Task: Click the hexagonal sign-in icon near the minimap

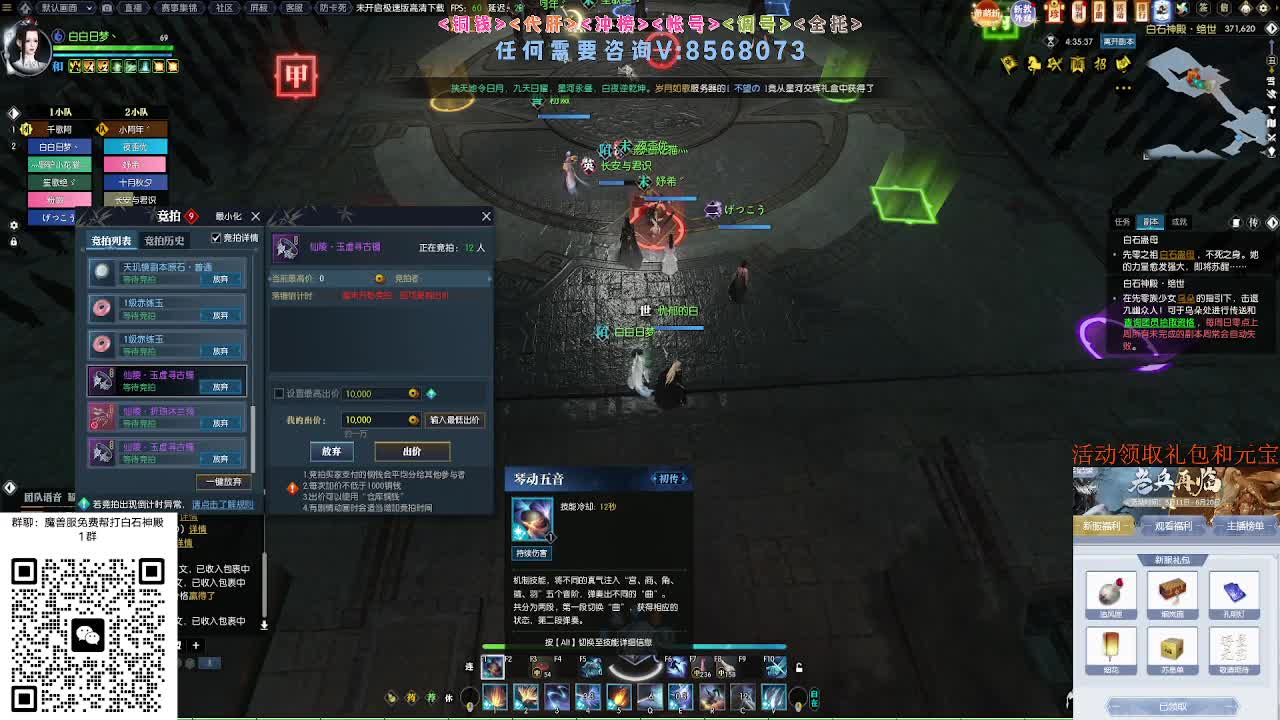Action: point(1203,8)
